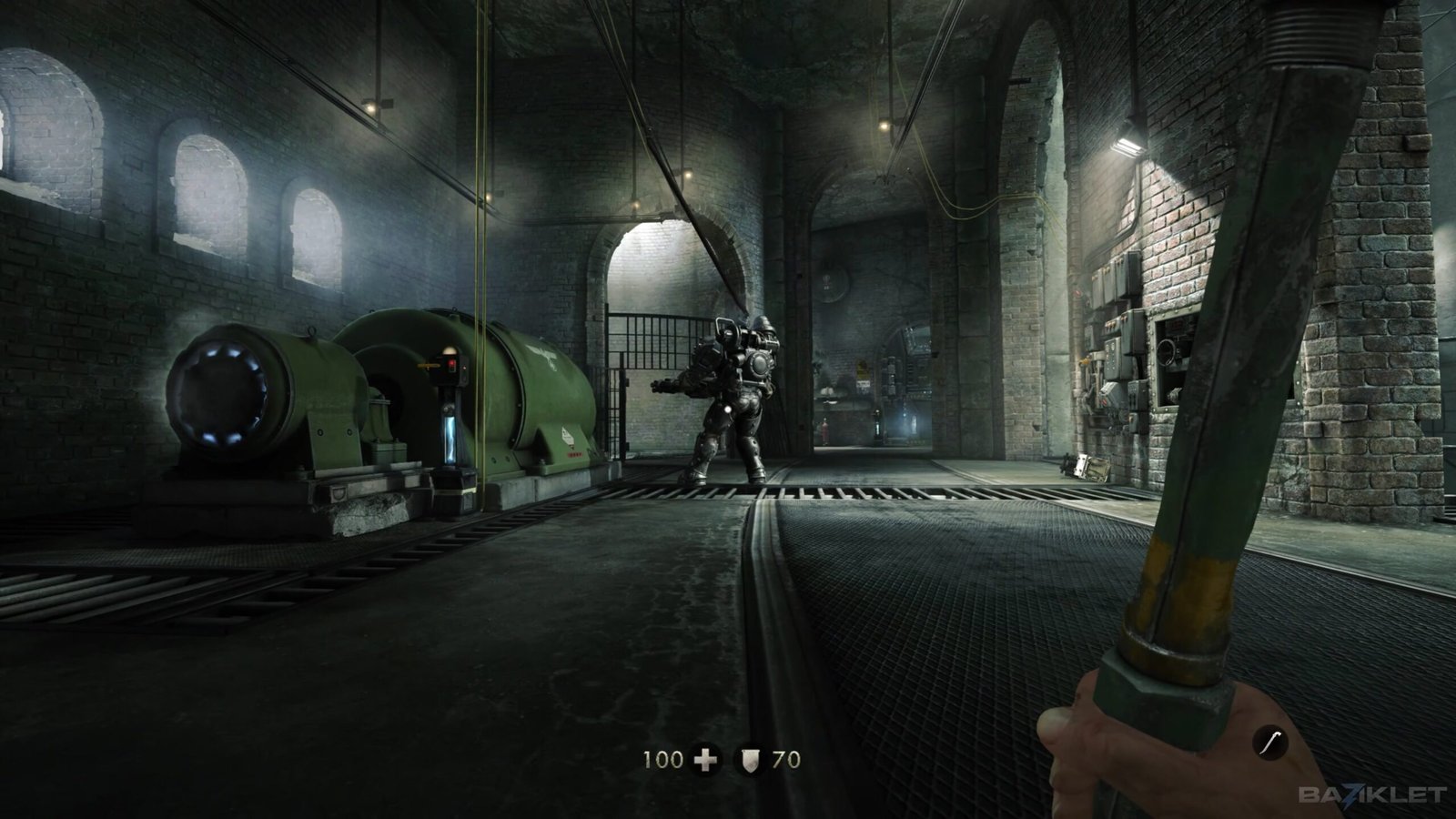Click the health cross icon

[x=705, y=759]
